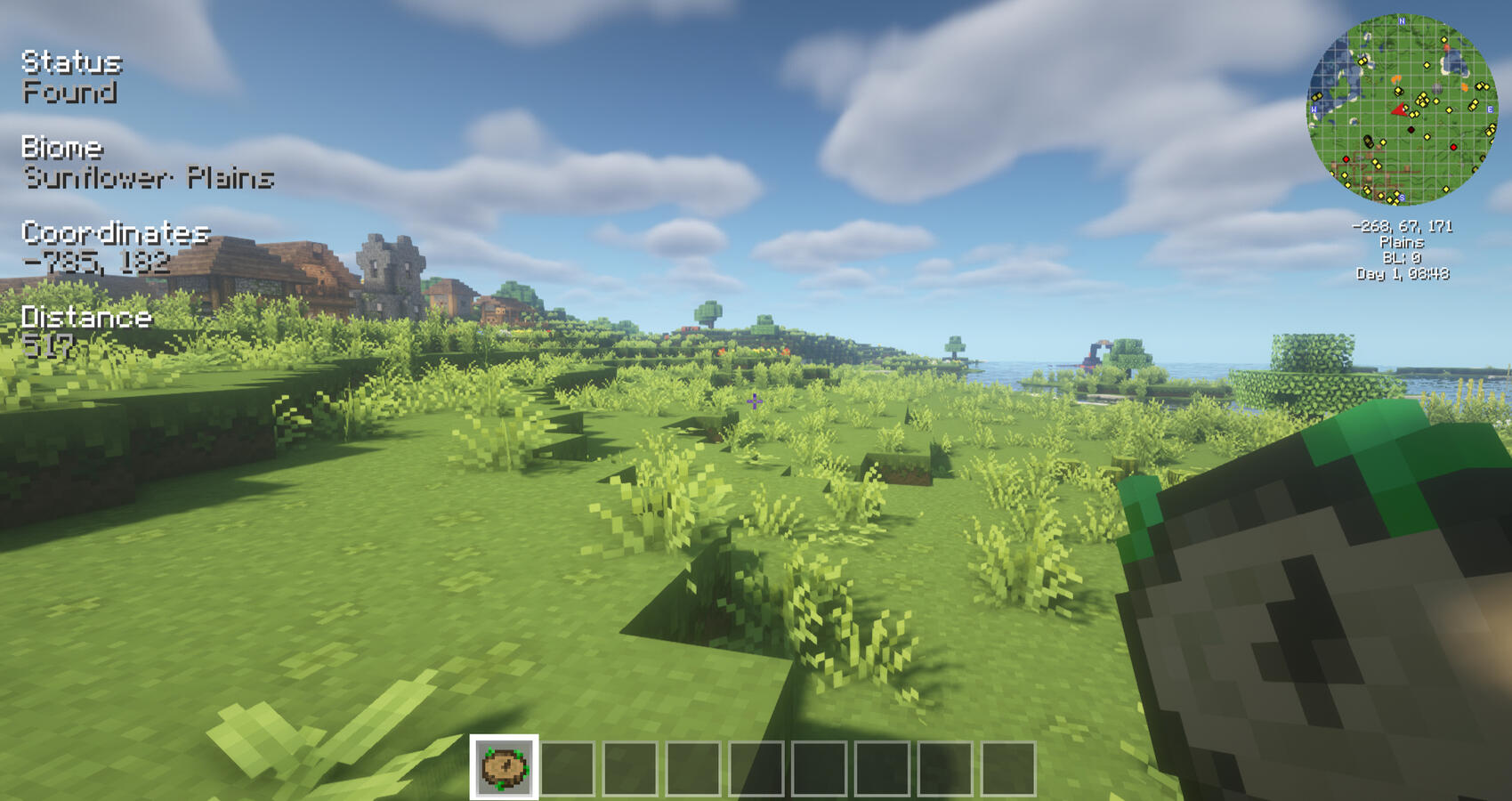Select the compass item in the hotbar
The height and width of the screenshot is (801, 1512).
[504, 767]
